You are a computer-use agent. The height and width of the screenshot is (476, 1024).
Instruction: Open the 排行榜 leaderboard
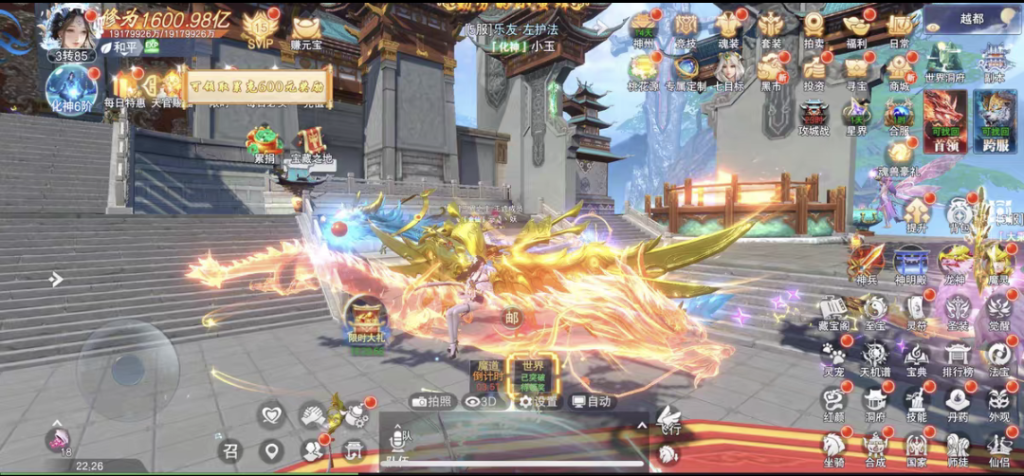click(x=958, y=357)
